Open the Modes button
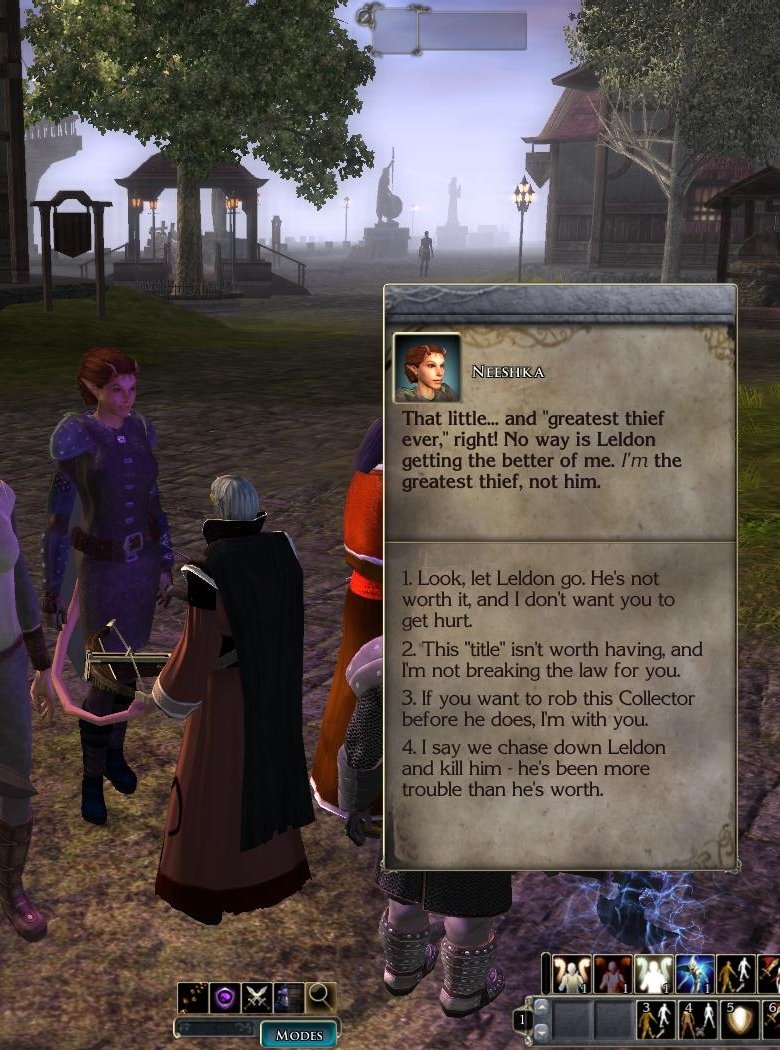This screenshot has height=1050, width=780. pyautogui.click(x=298, y=1034)
